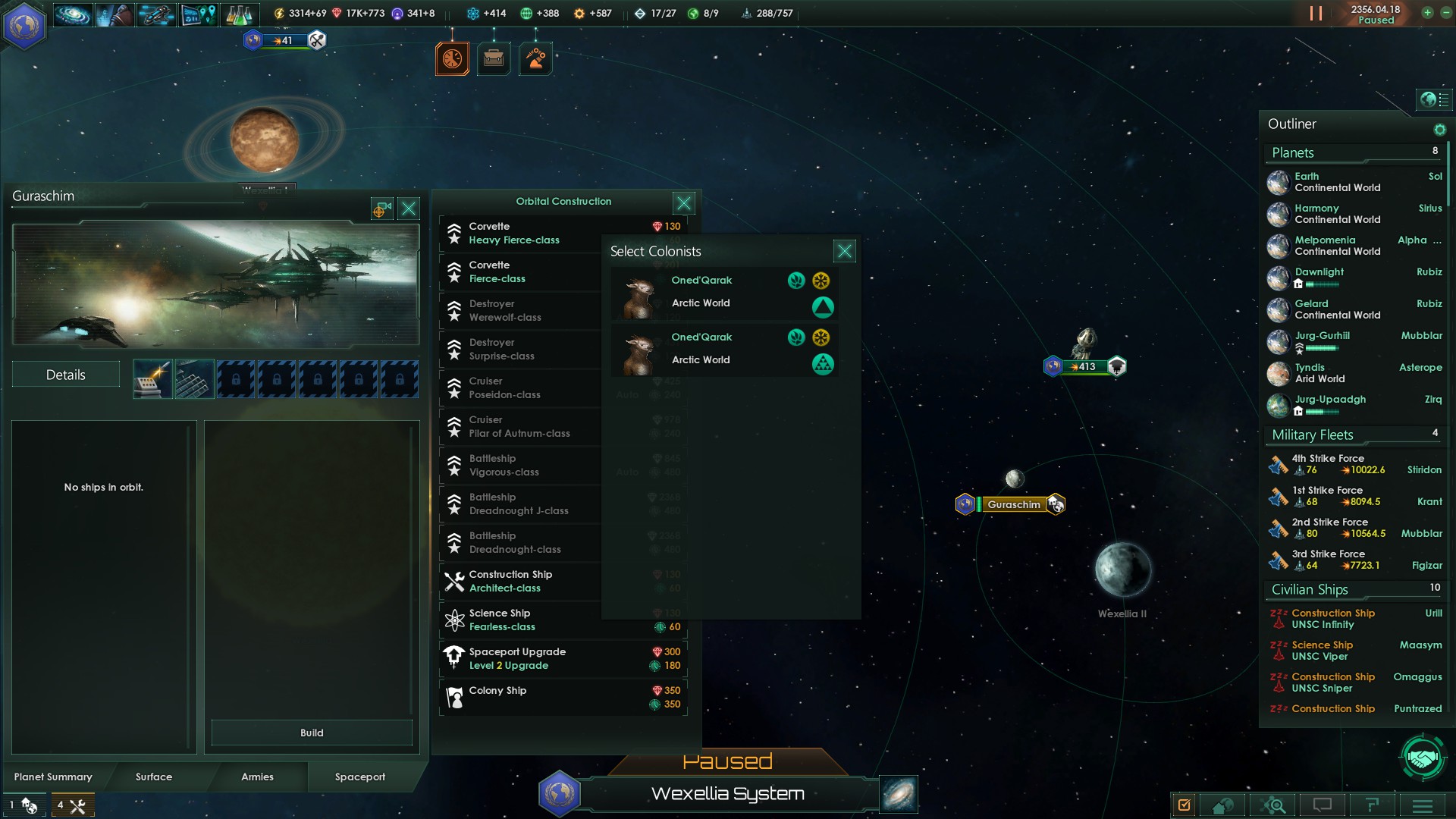This screenshot has height=819, width=1456.
Task: Close the Guraschim planet window
Action: pyautogui.click(x=409, y=209)
